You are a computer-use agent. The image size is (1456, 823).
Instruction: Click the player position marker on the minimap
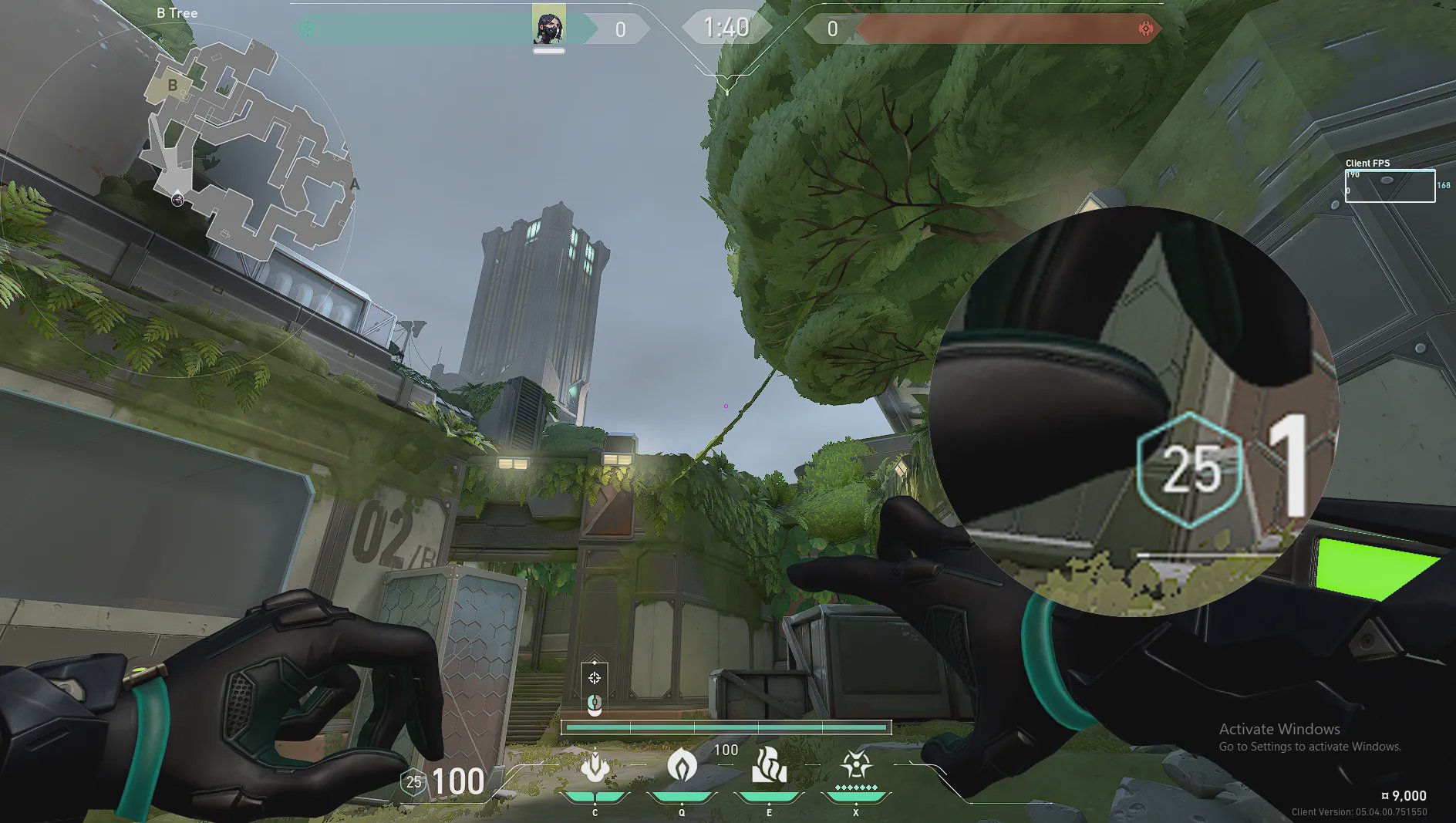click(177, 199)
